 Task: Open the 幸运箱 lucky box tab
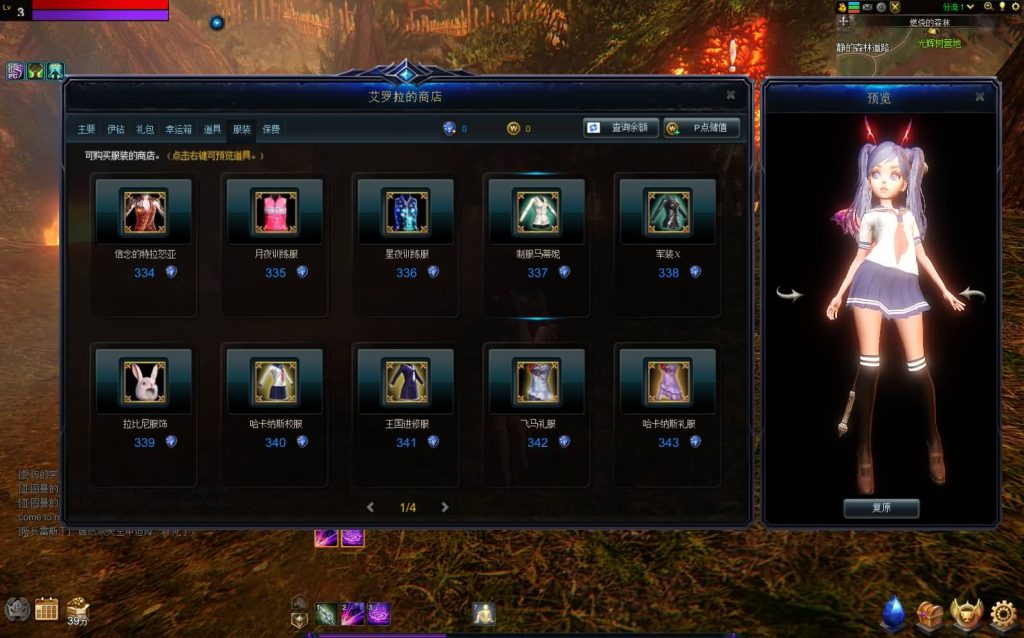(178, 129)
